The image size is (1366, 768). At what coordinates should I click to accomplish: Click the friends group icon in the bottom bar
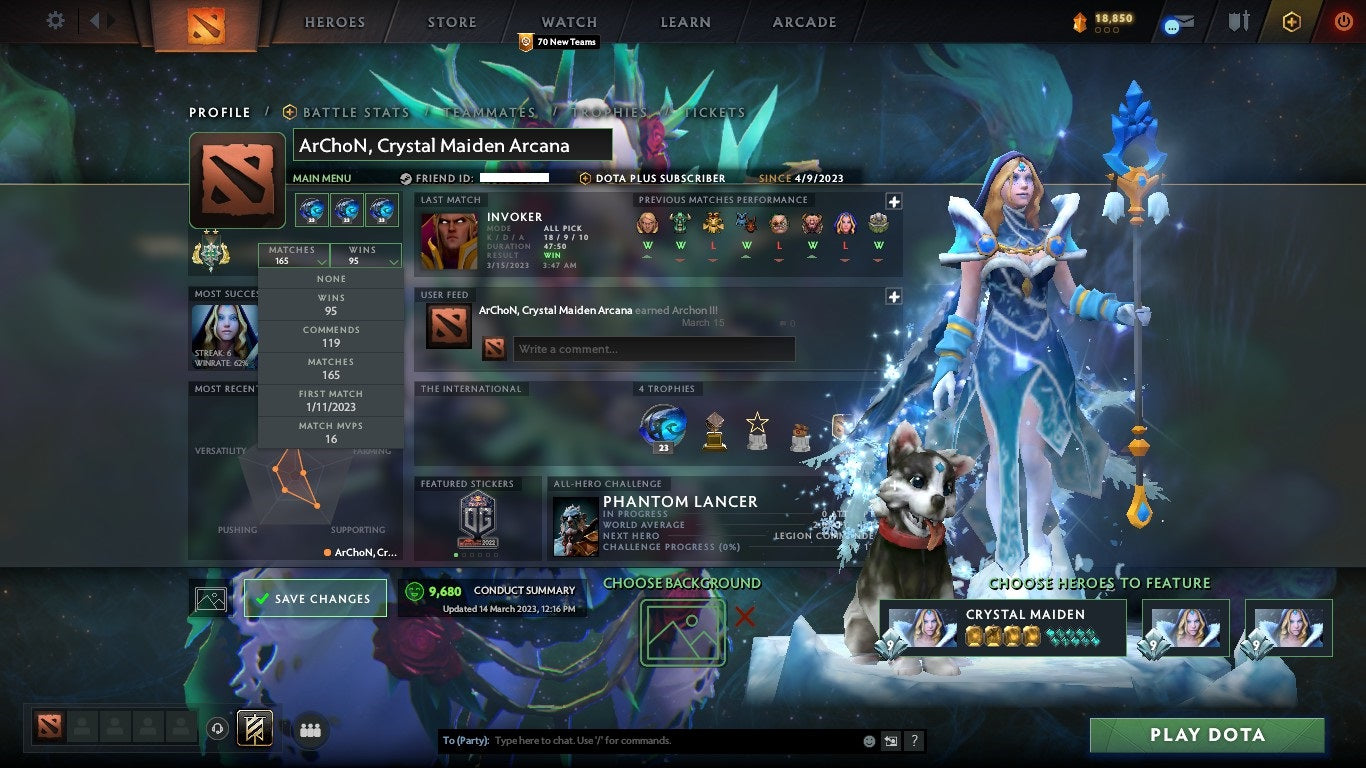(310, 731)
